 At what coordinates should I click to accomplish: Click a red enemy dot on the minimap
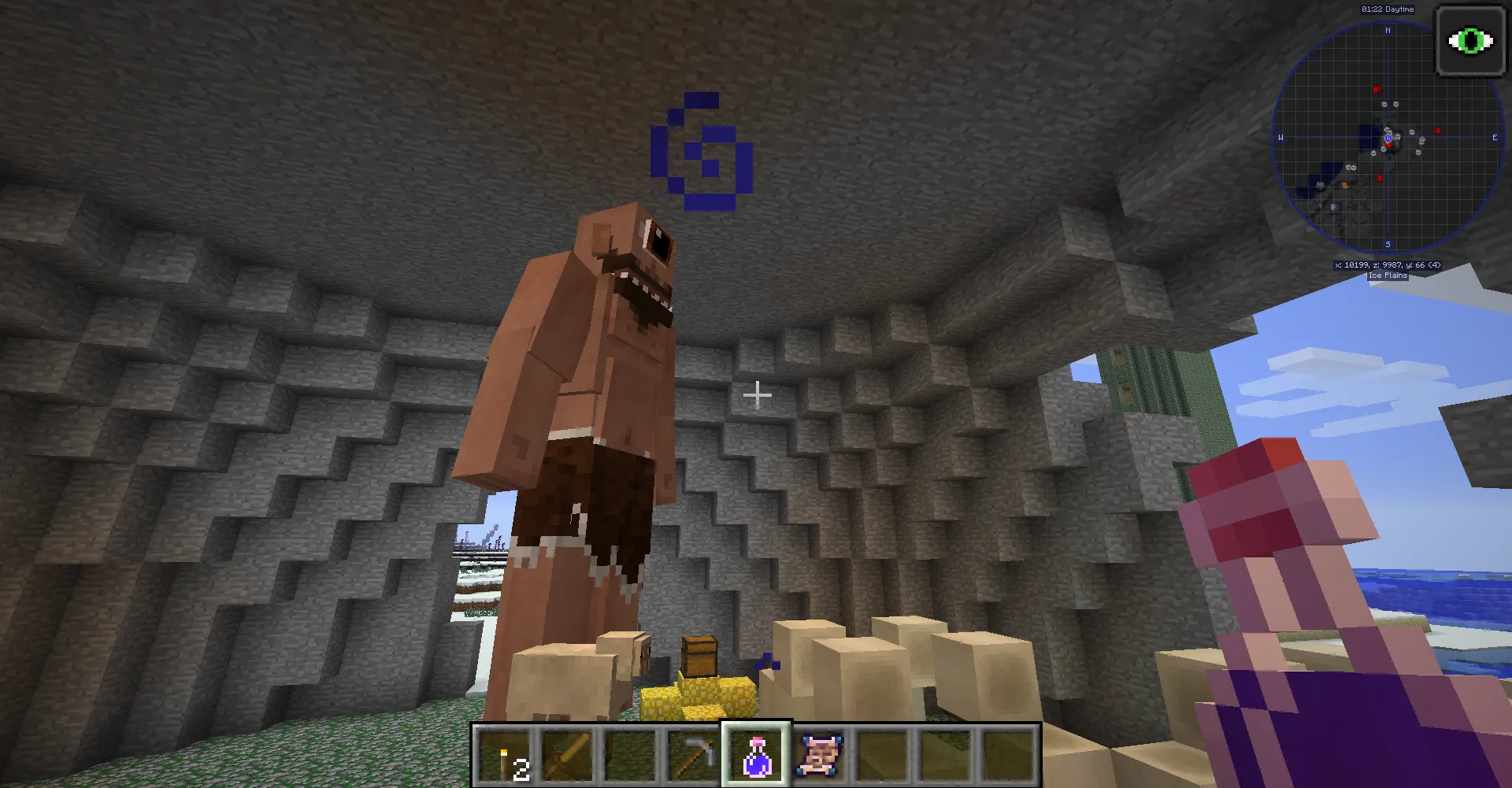tap(1377, 89)
